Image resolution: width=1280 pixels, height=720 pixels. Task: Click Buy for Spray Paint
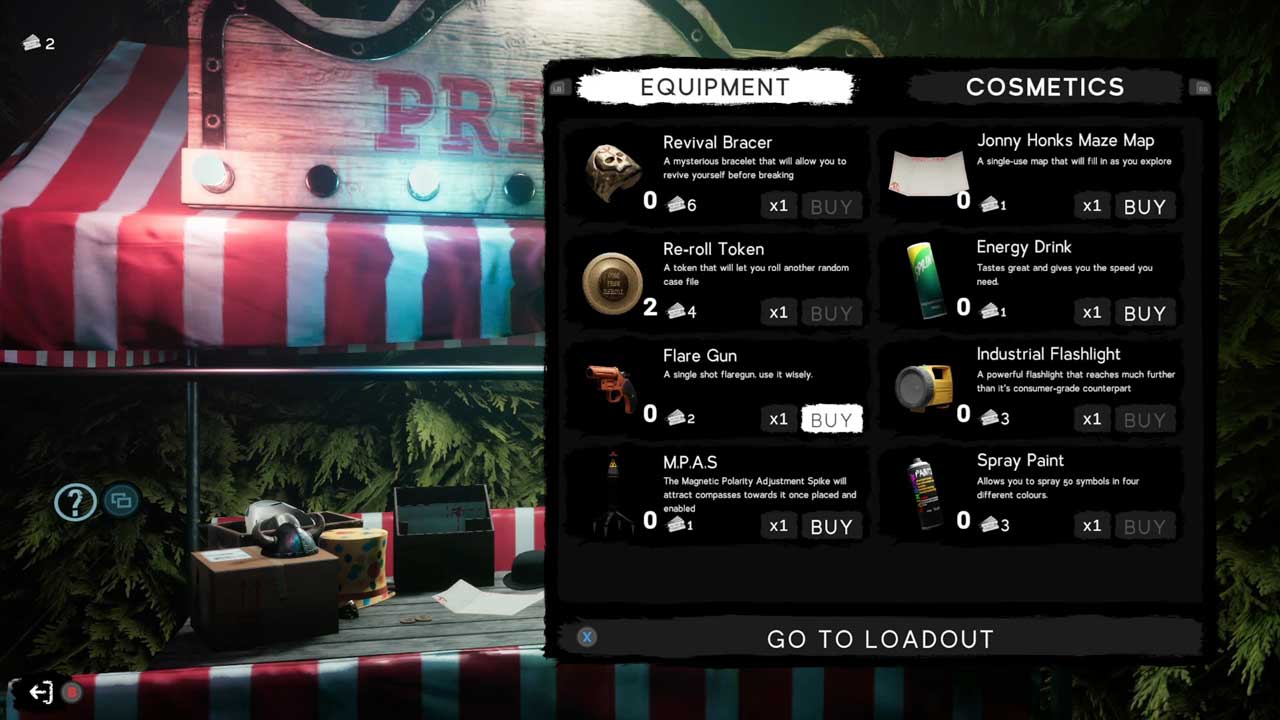point(1144,527)
